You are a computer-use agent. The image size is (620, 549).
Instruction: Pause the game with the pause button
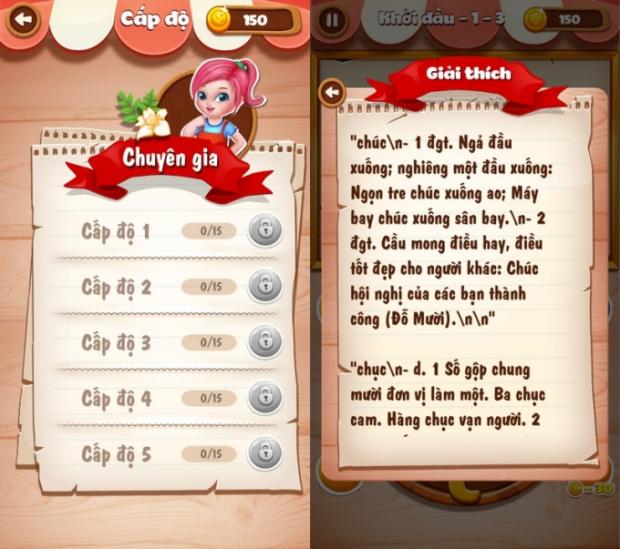tap(332, 19)
